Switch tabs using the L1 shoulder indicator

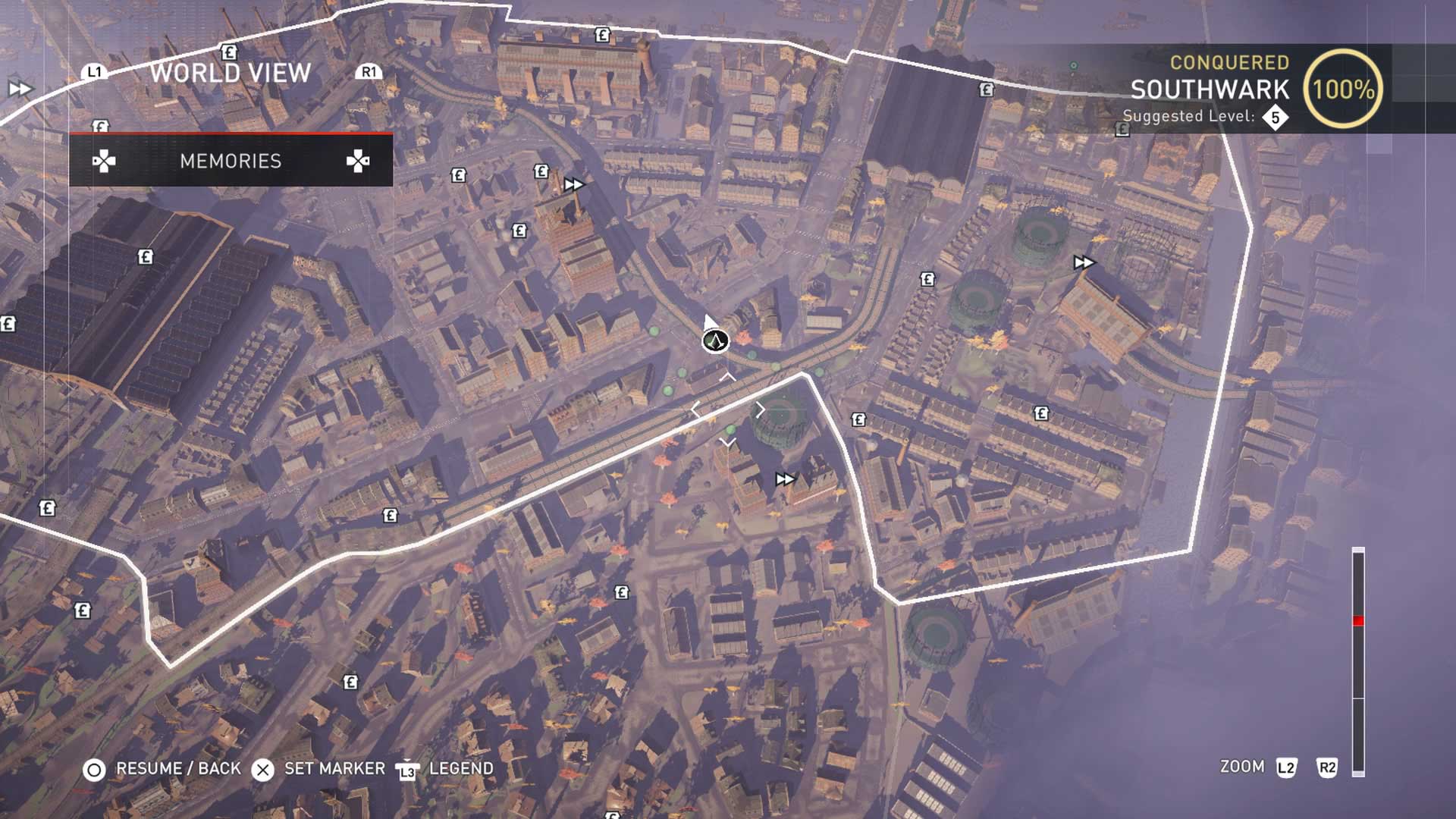[94, 74]
